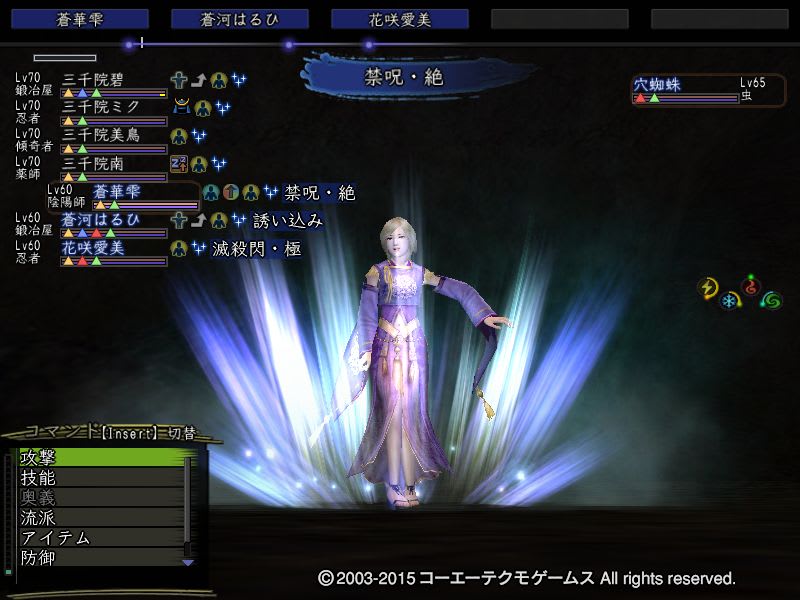Click the greyed-out 奥義 command
The image size is (800, 600).
100,498
